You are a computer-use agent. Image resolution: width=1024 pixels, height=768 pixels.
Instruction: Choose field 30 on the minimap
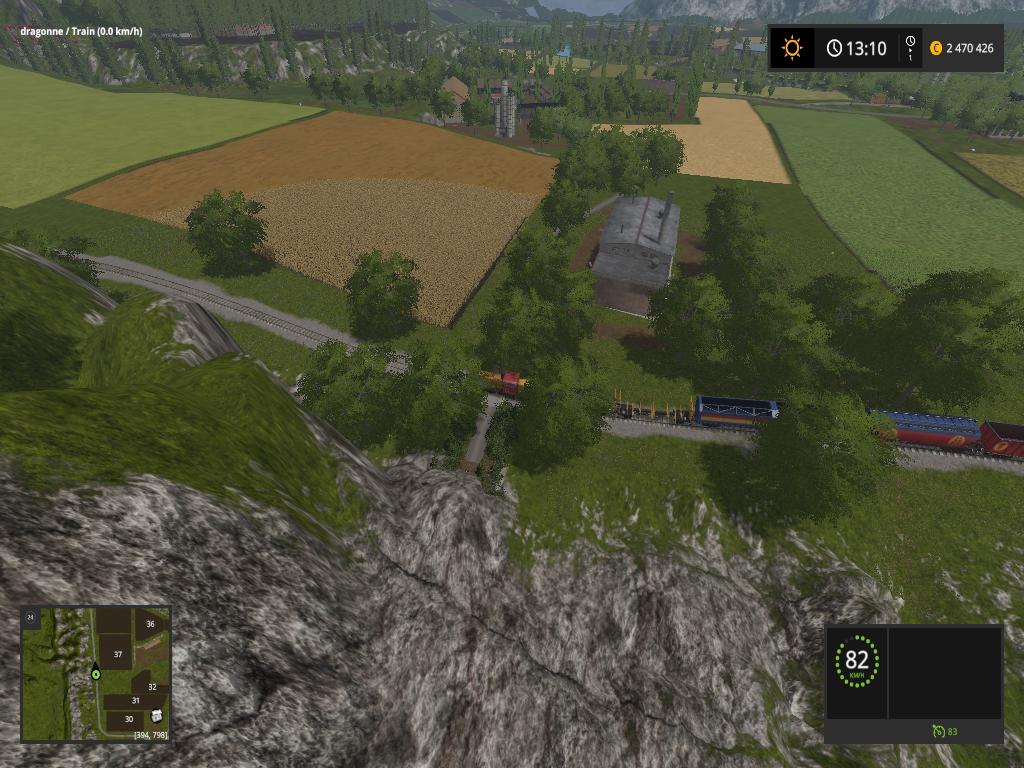(x=128, y=718)
